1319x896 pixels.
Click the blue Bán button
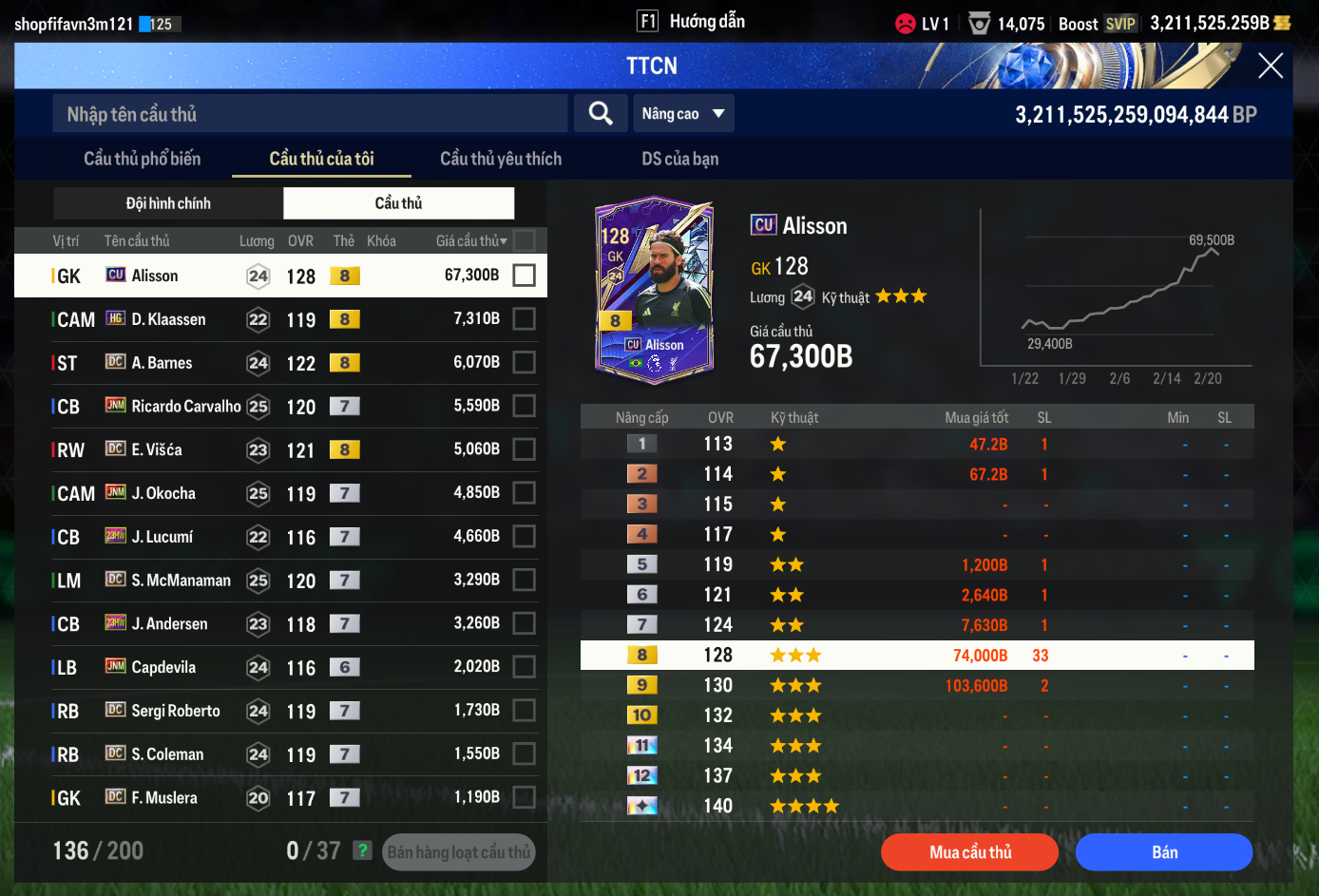tap(1164, 852)
